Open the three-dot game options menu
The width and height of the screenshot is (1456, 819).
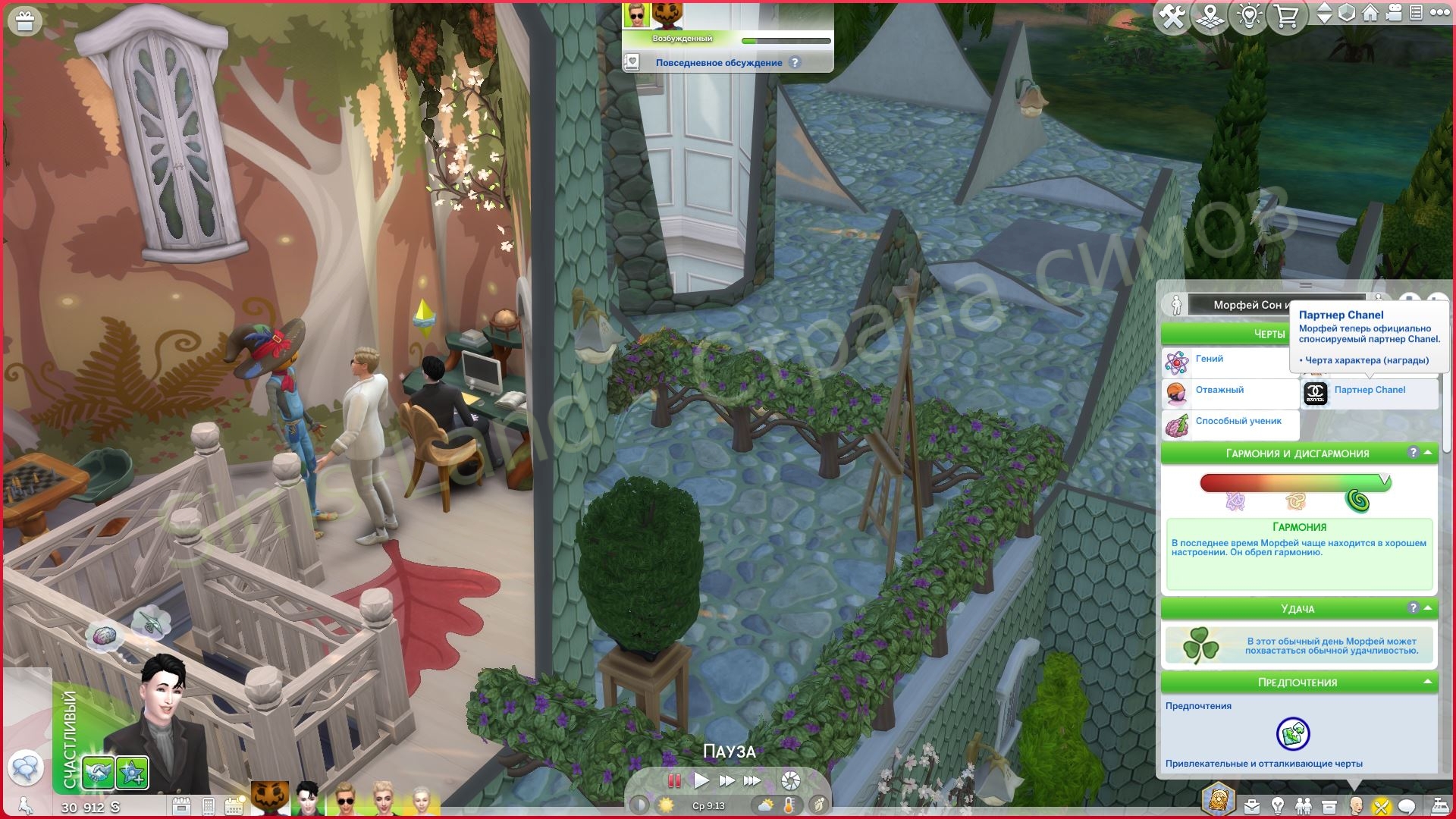click(x=1439, y=13)
